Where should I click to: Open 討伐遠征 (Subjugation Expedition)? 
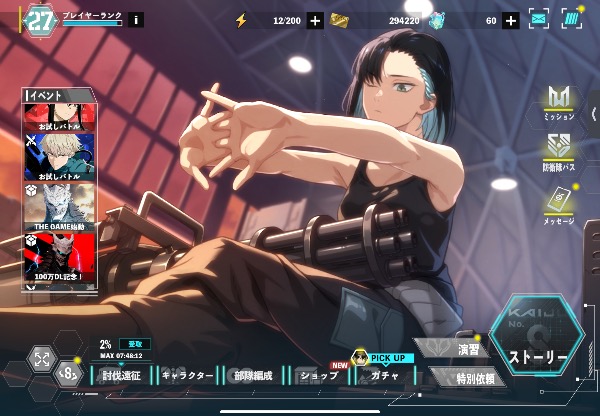click(x=124, y=376)
